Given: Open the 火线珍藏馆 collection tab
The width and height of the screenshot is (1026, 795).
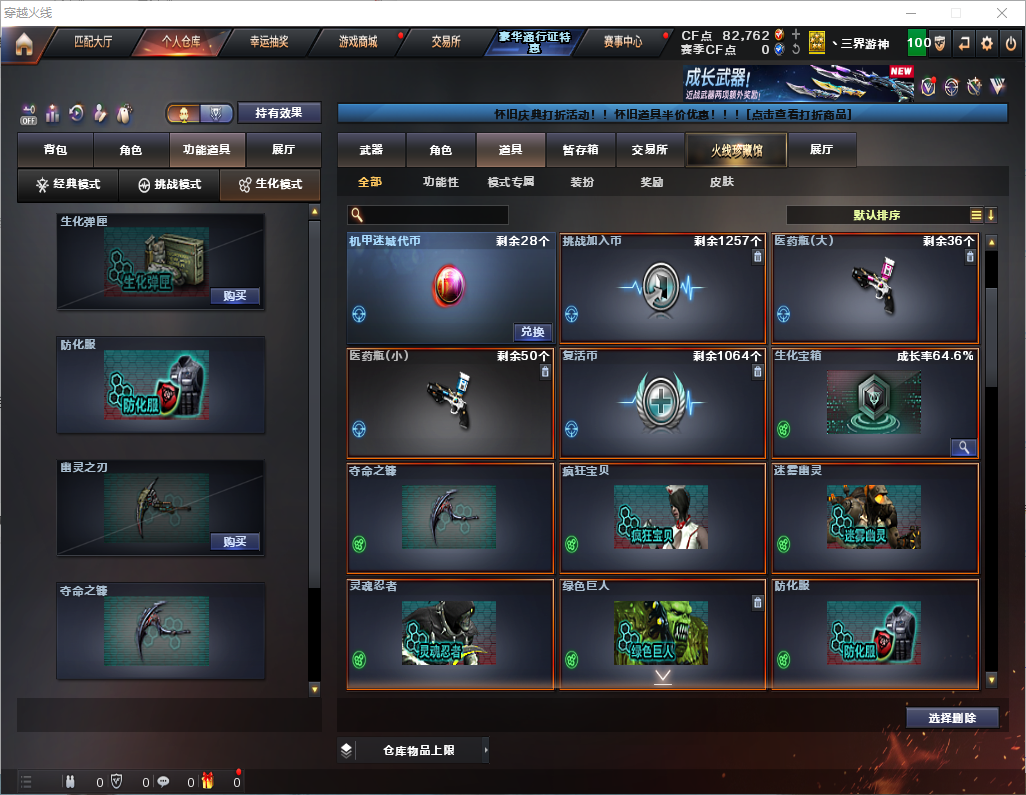Looking at the screenshot, I should (735, 150).
